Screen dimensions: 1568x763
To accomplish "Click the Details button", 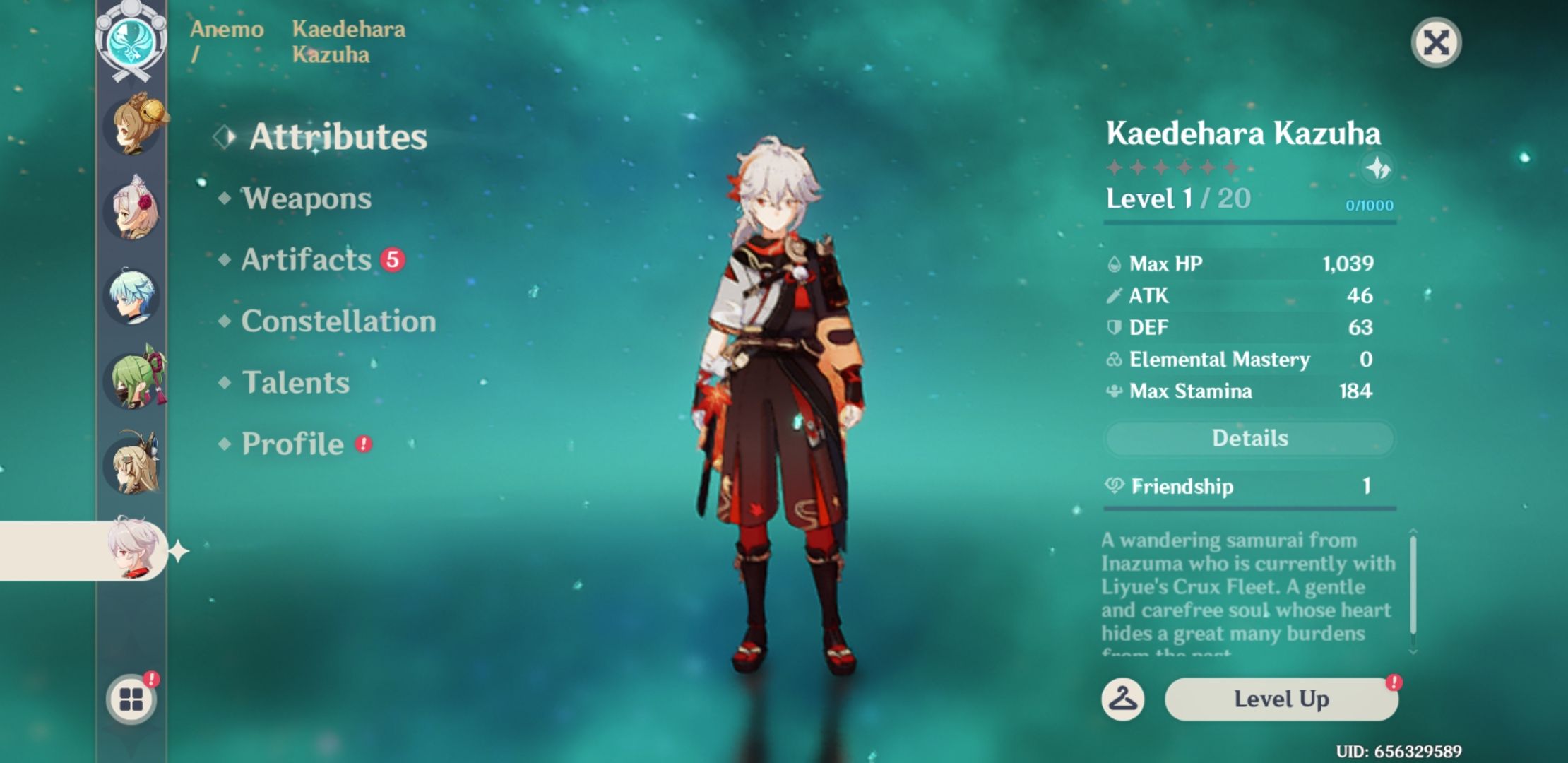I will point(1249,438).
